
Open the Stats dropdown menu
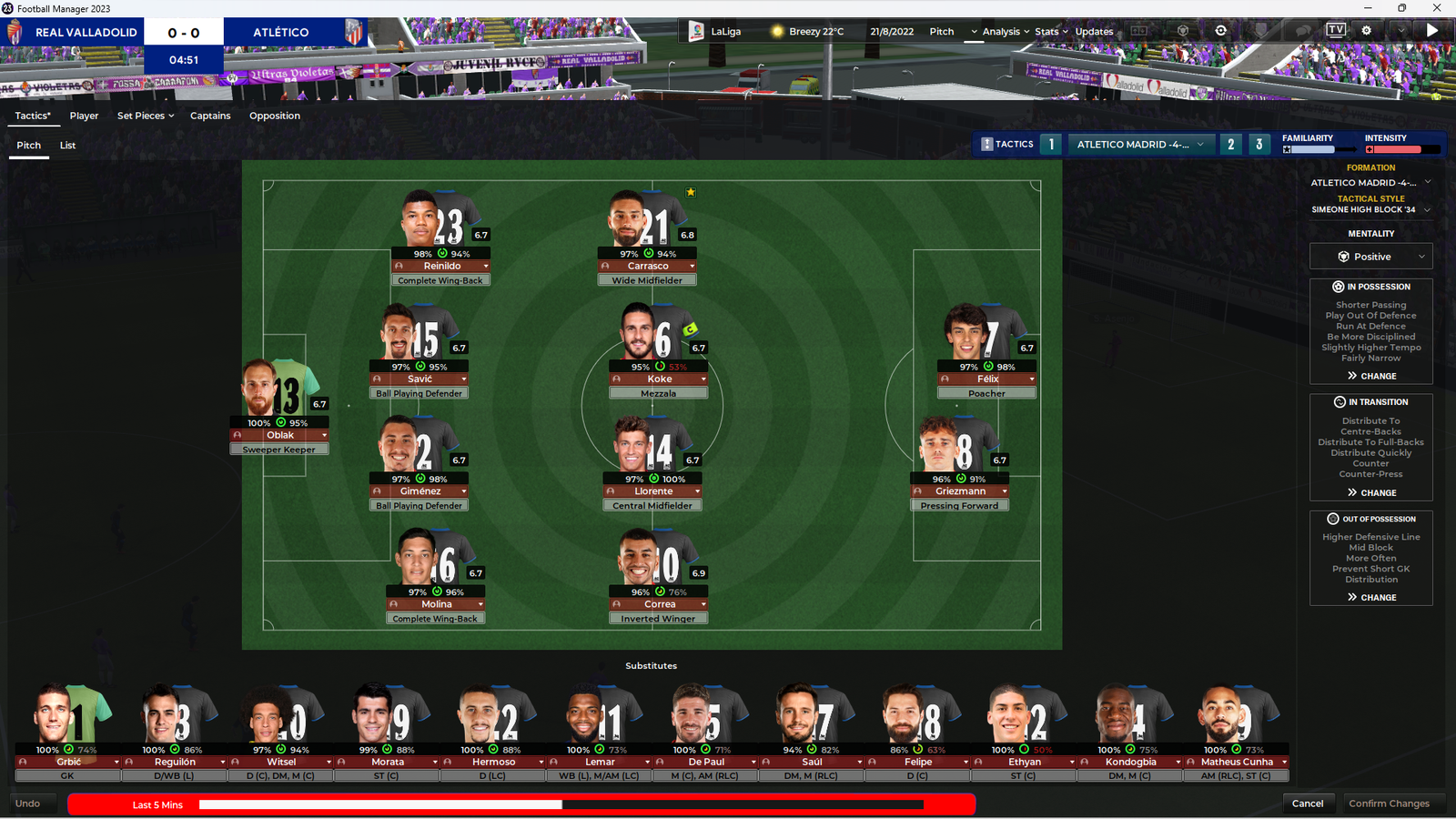[1051, 32]
